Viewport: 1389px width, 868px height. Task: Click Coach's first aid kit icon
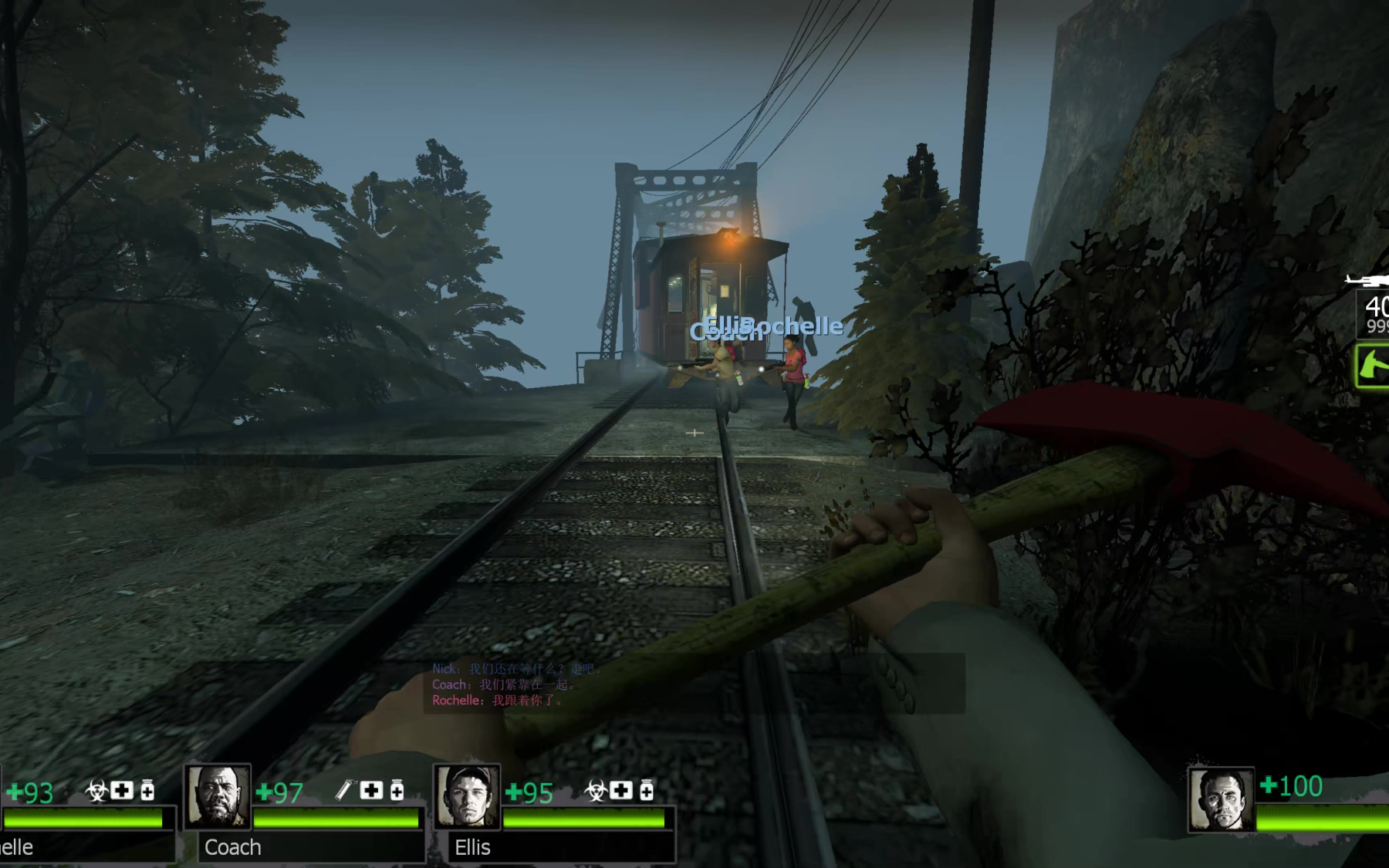coord(371,790)
